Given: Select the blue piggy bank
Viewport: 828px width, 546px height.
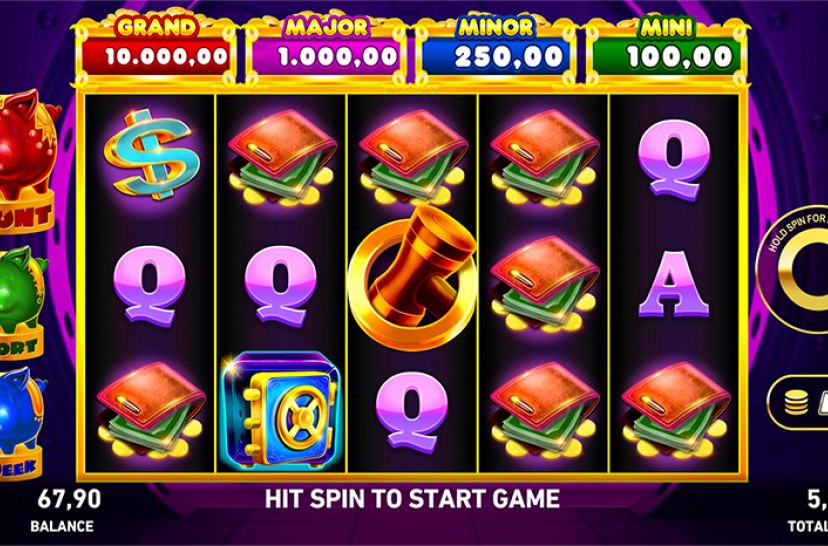Looking at the screenshot, I should click(22, 405).
